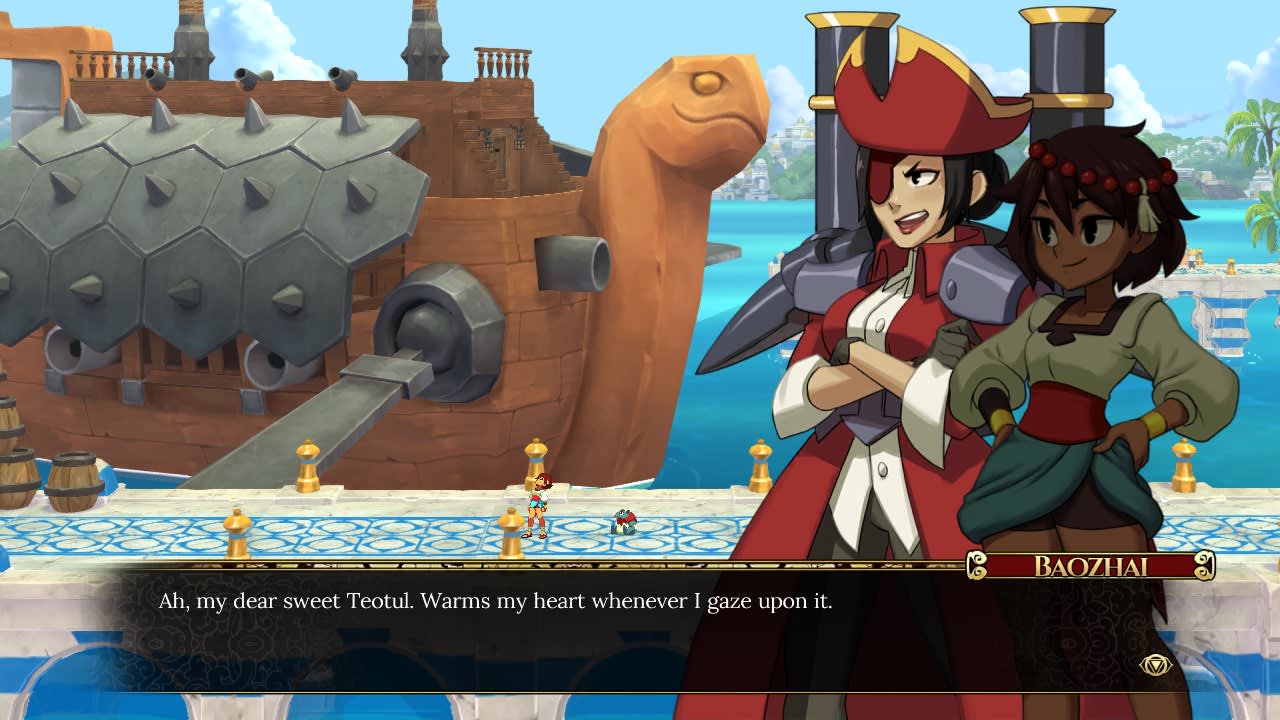
Task: Select the turtle figurehead on the ship
Action: (x=690, y=110)
